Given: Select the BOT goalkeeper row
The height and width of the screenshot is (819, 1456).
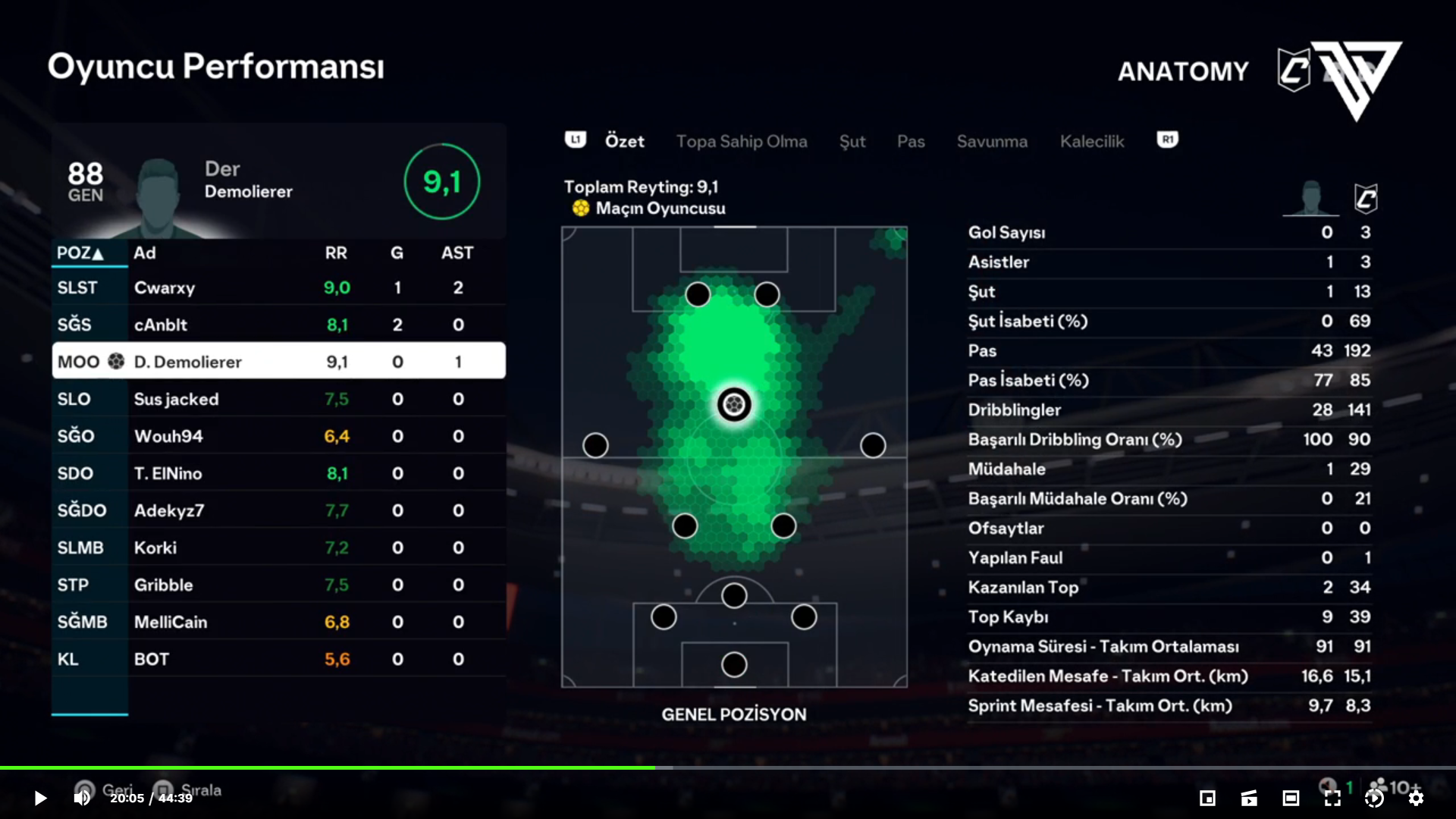Looking at the screenshot, I should click(x=278, y=660).
